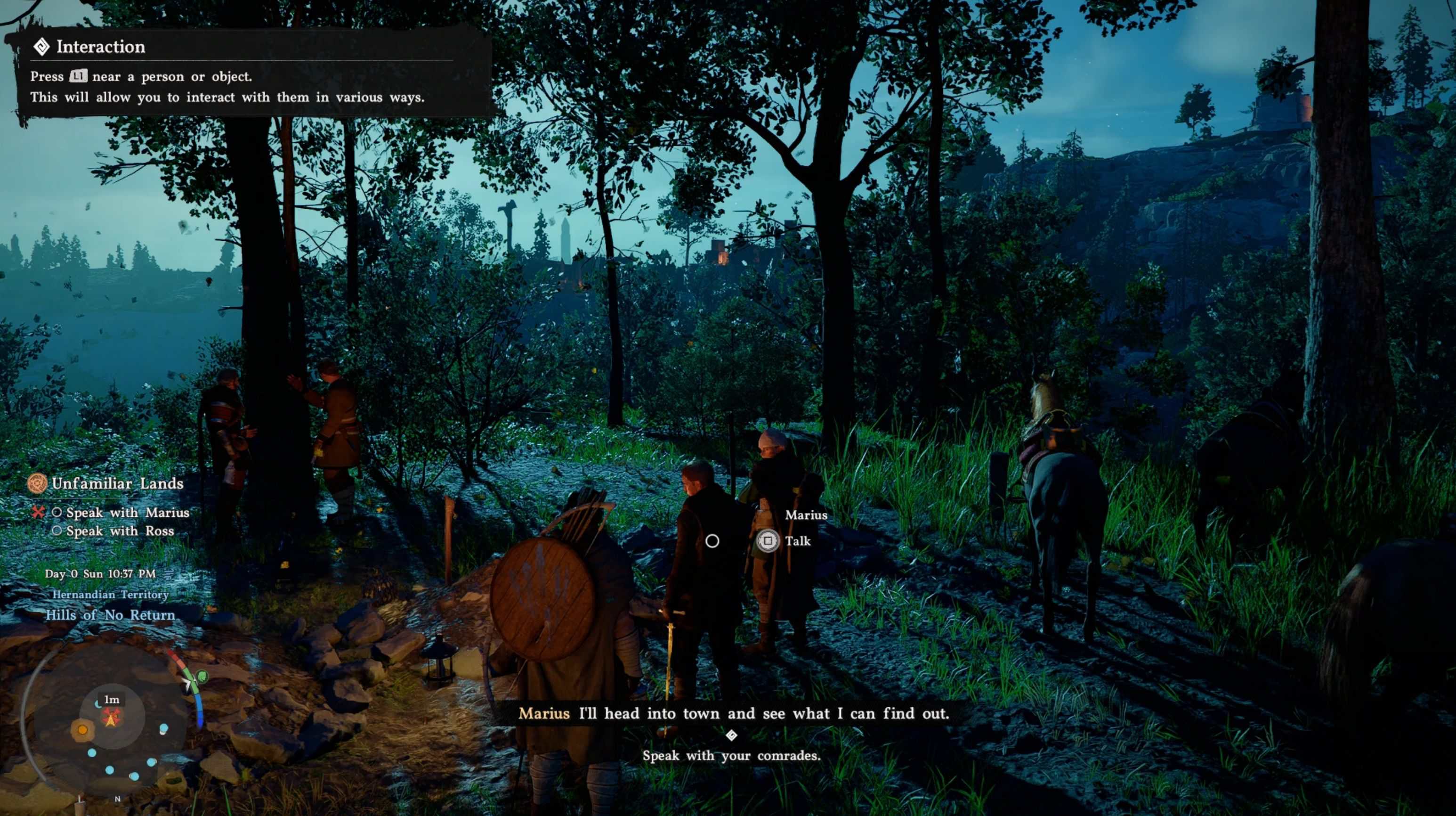
Task: Click the Interaction tutorial panel header
Action: coord(100,47)
